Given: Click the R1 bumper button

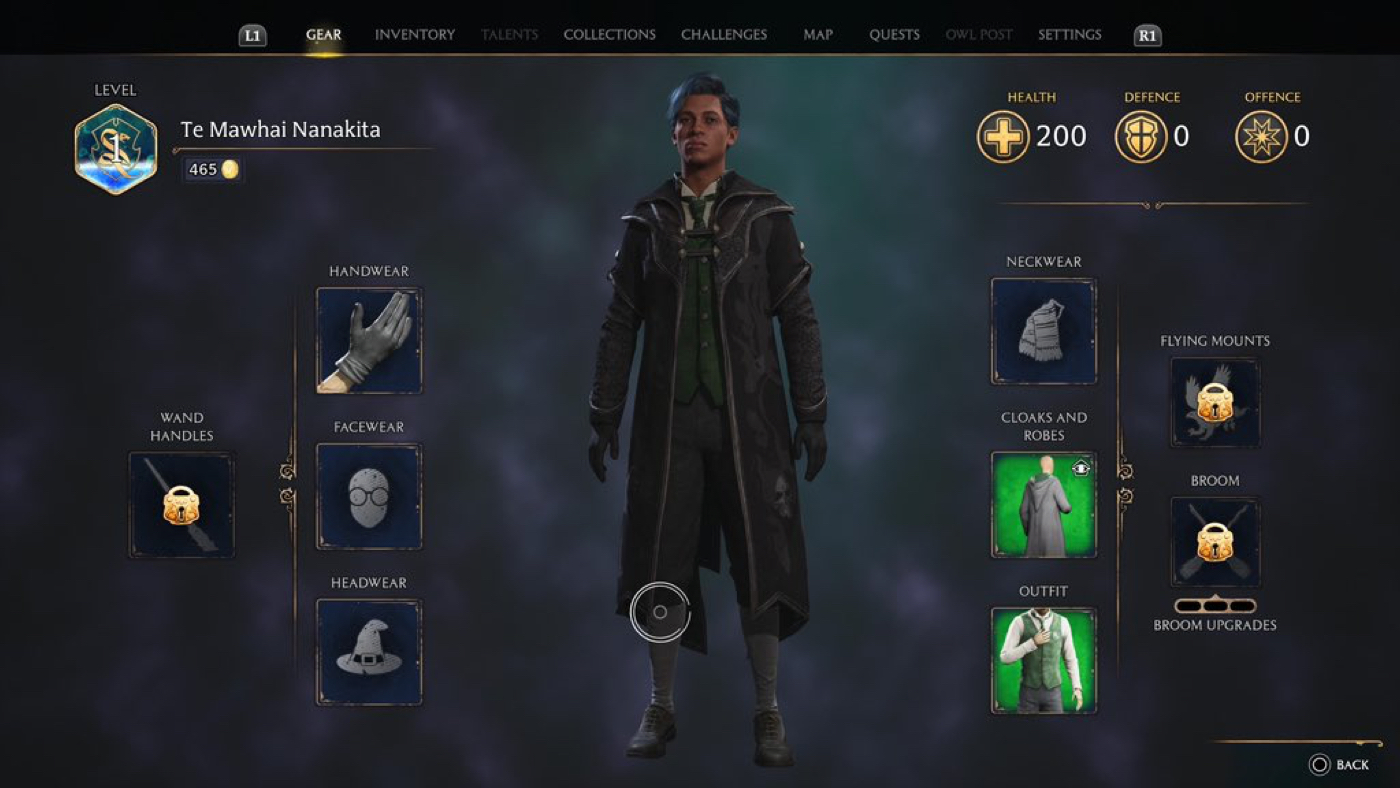Looking at the screenshot, I should tap(1146, 34).
